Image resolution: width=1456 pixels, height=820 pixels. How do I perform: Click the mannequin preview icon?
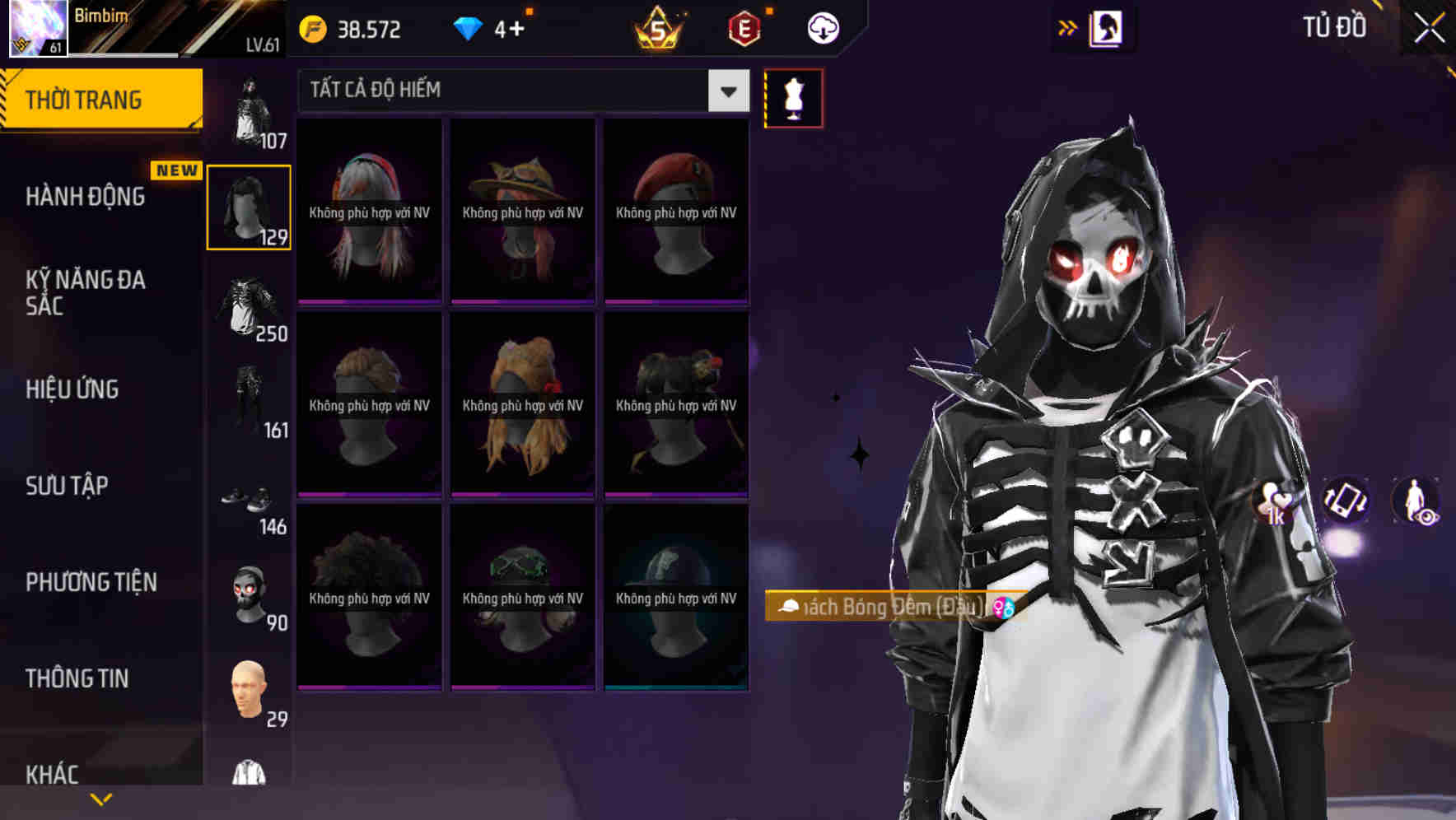pyautogui.click(x=793, y=98)
